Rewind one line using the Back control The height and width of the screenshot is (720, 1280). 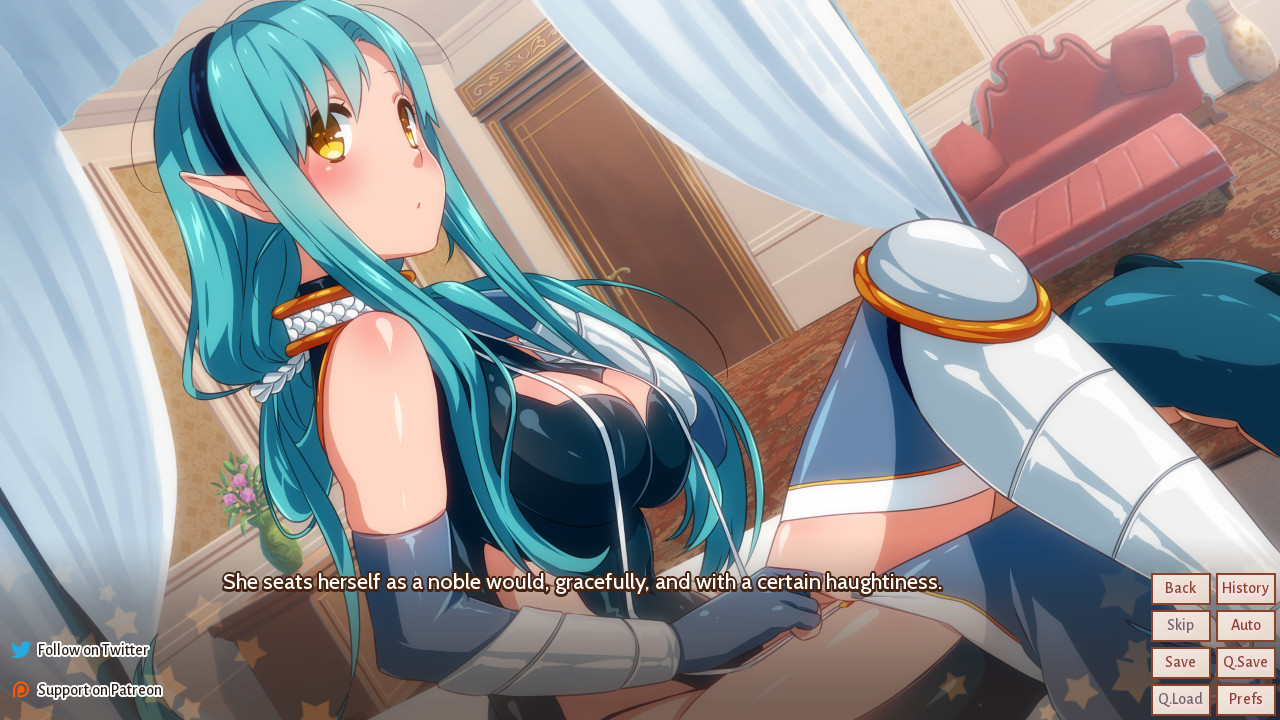point(1180,588)
